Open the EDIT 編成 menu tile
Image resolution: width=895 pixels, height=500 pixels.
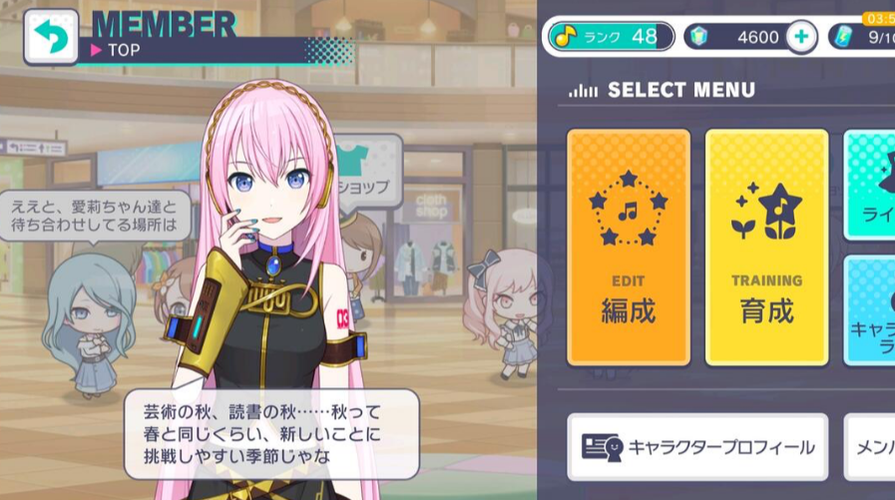628,246
